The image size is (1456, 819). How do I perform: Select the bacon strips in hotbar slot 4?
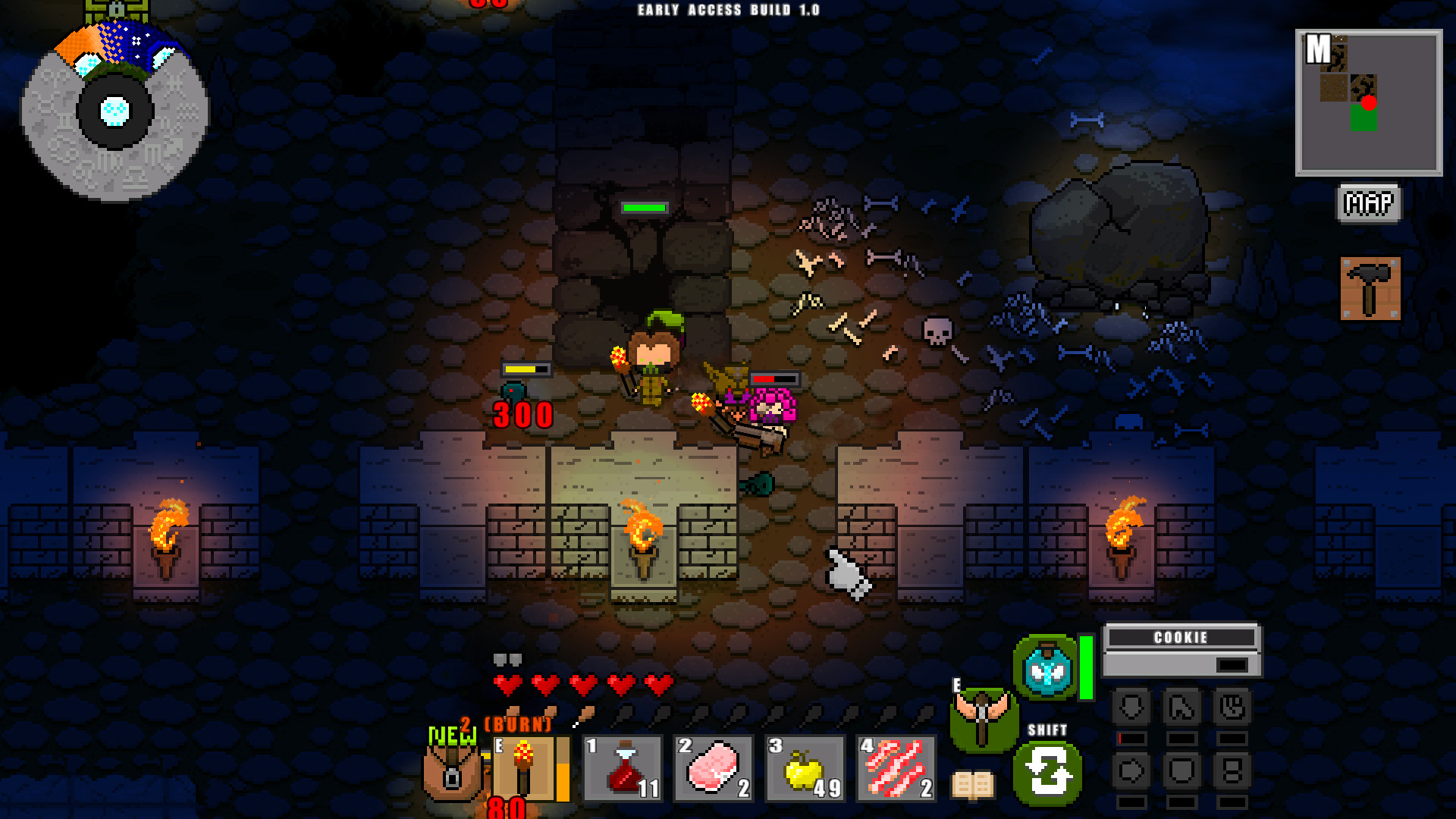pos(896,768)
